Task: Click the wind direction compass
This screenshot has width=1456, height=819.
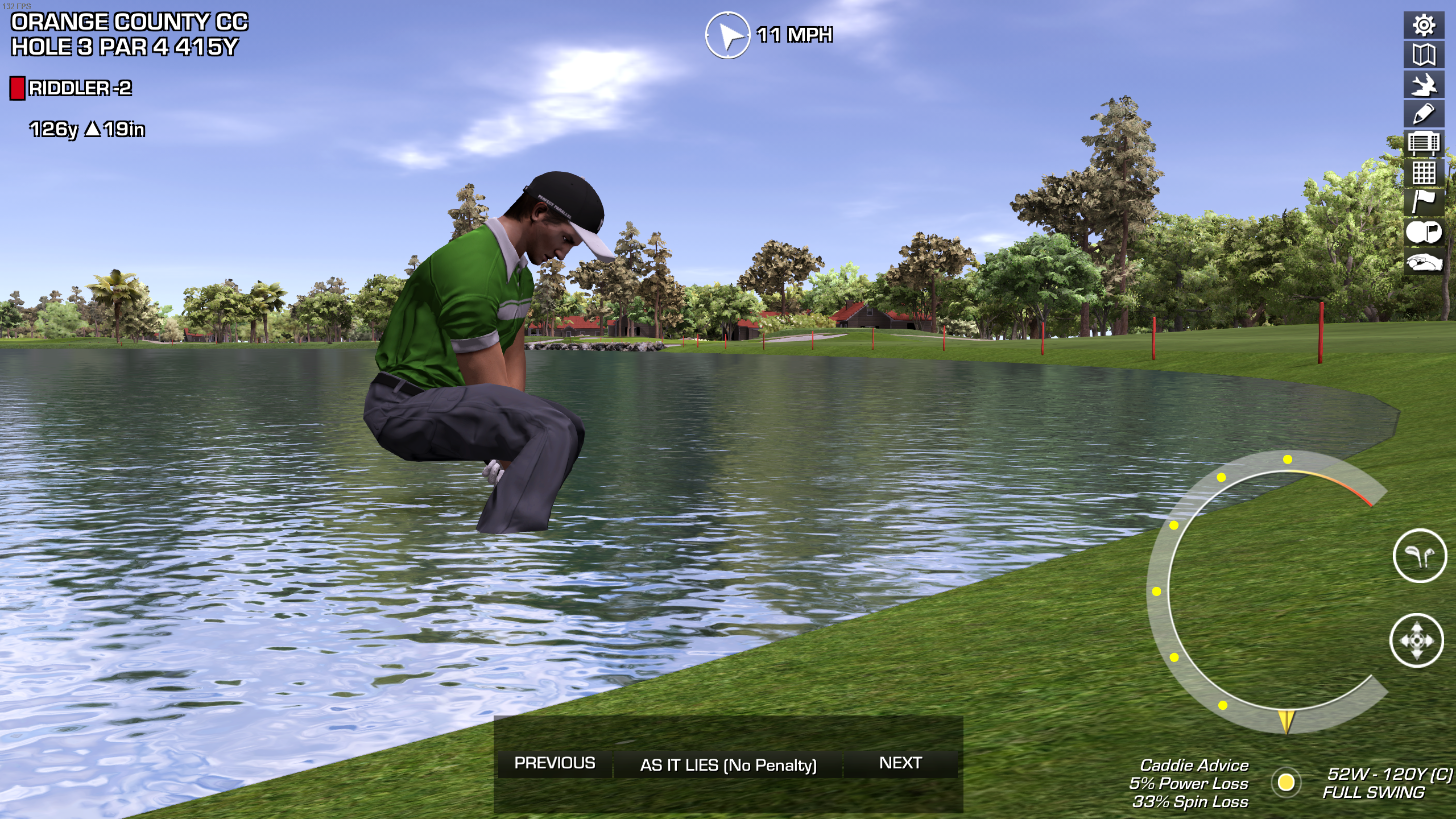Action: tap(727, 35)
